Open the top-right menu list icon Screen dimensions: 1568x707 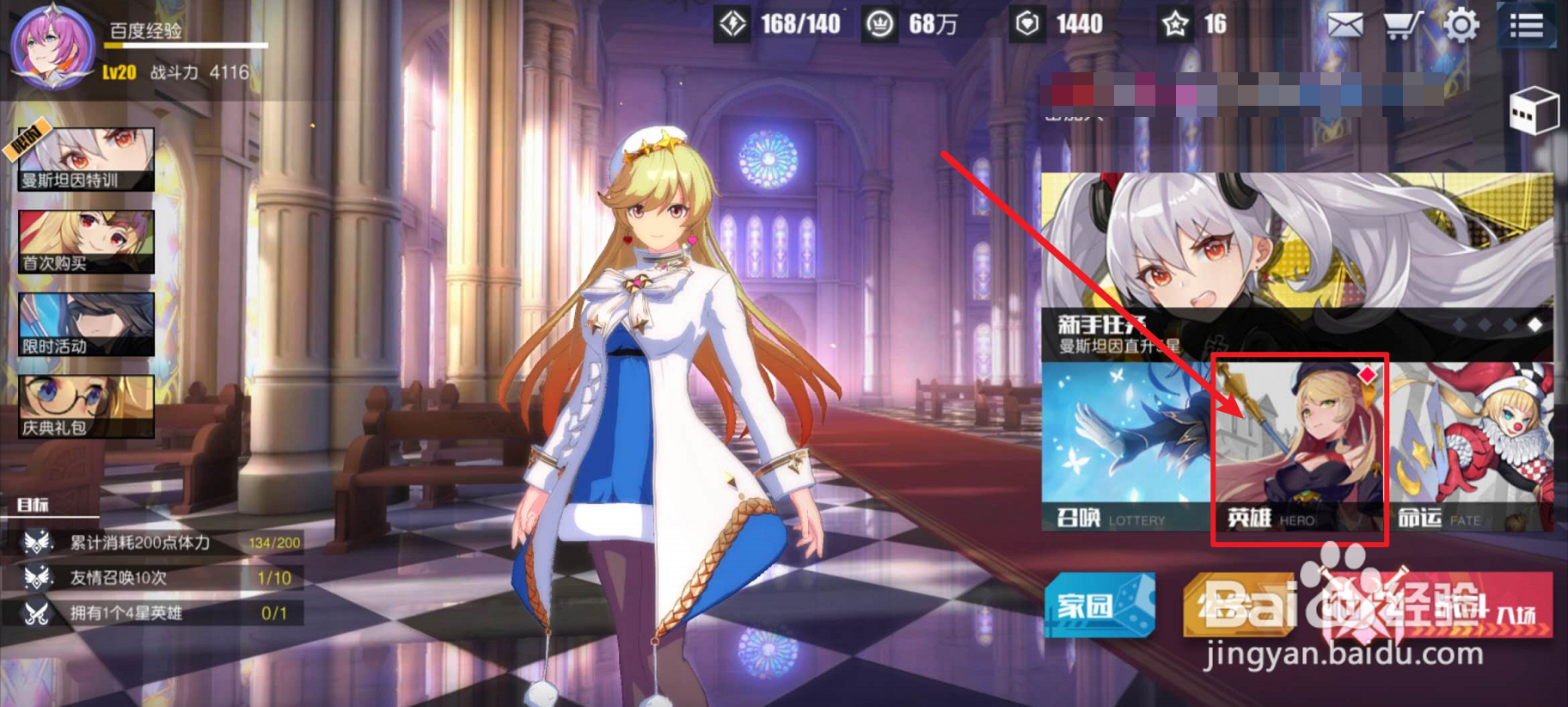[x=1526, y=25]
